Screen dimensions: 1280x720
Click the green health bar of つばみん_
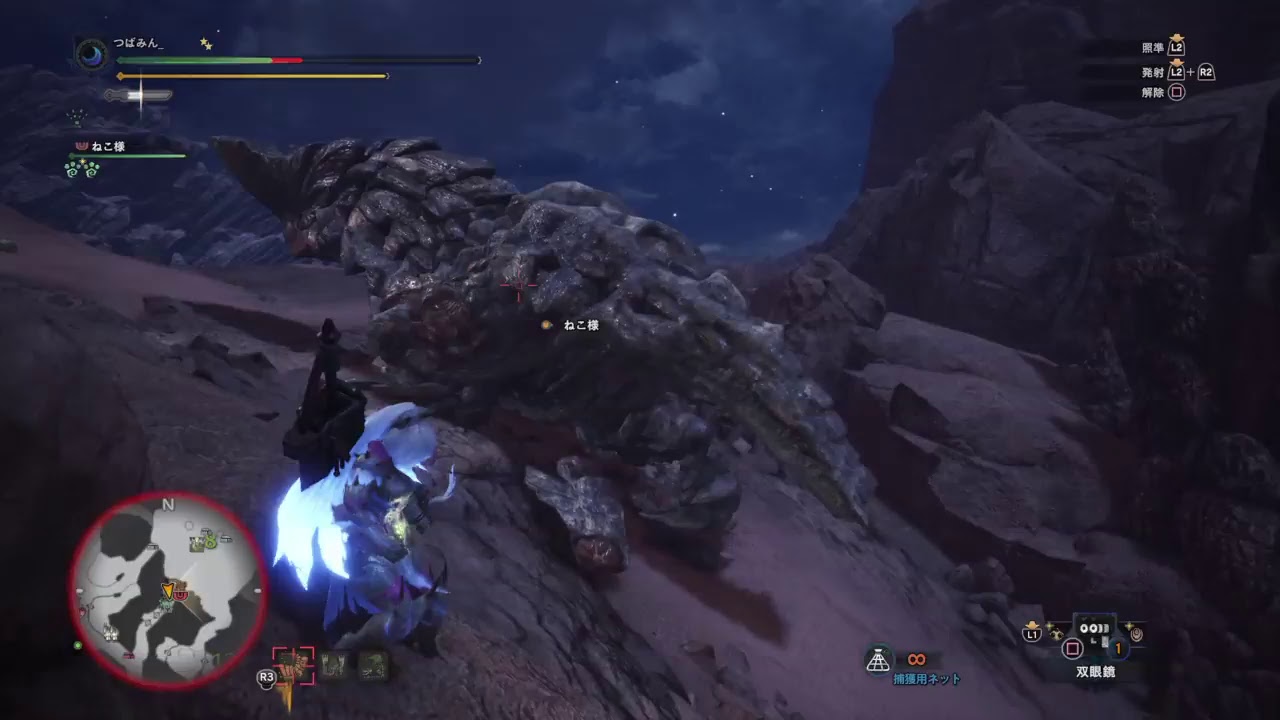(195, 60)
